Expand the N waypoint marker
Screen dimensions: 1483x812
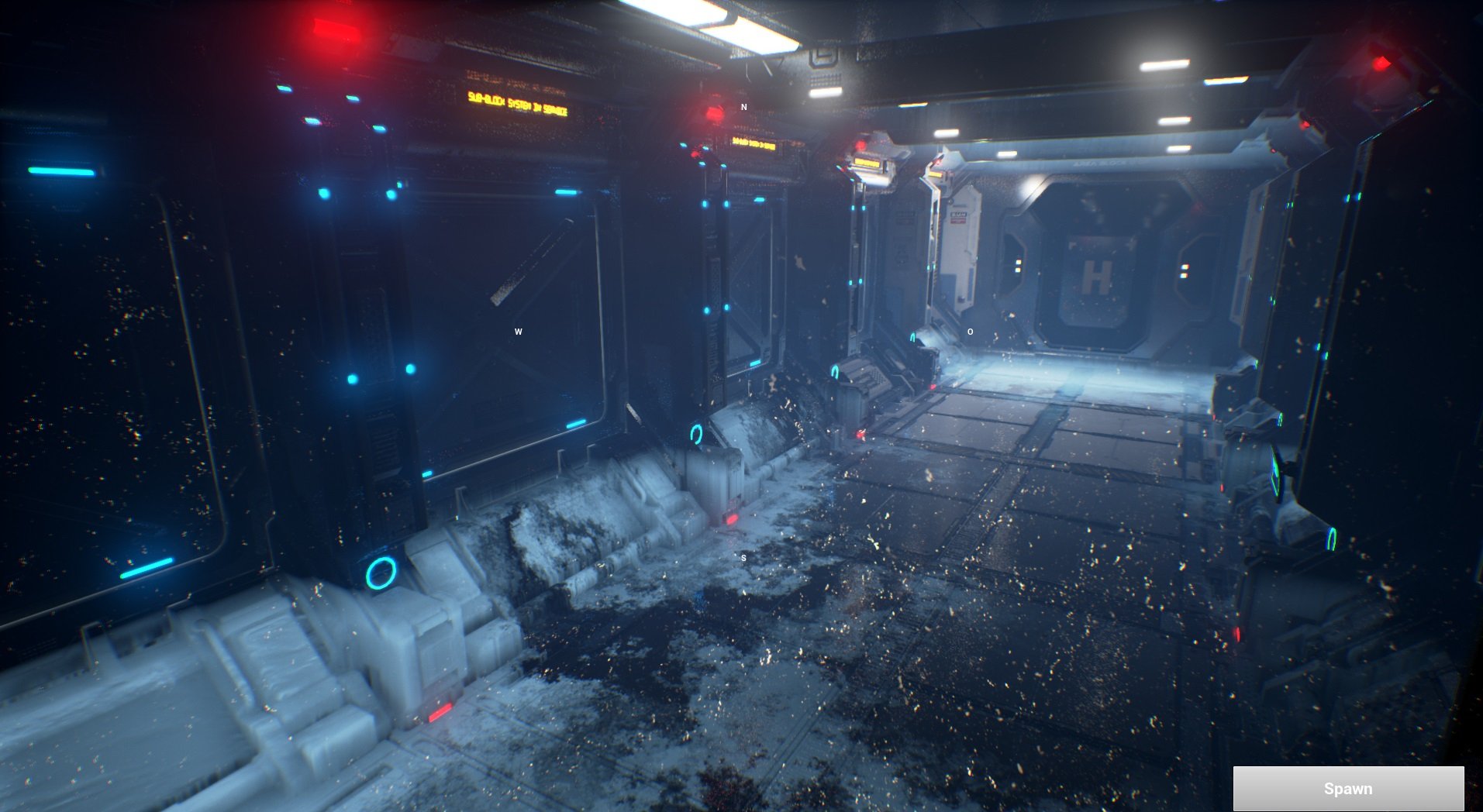743,106
